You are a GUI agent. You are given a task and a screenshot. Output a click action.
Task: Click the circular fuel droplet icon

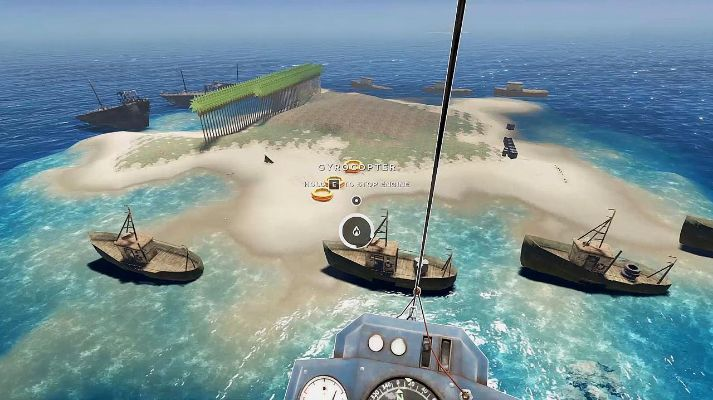click(x=356, y=232)
